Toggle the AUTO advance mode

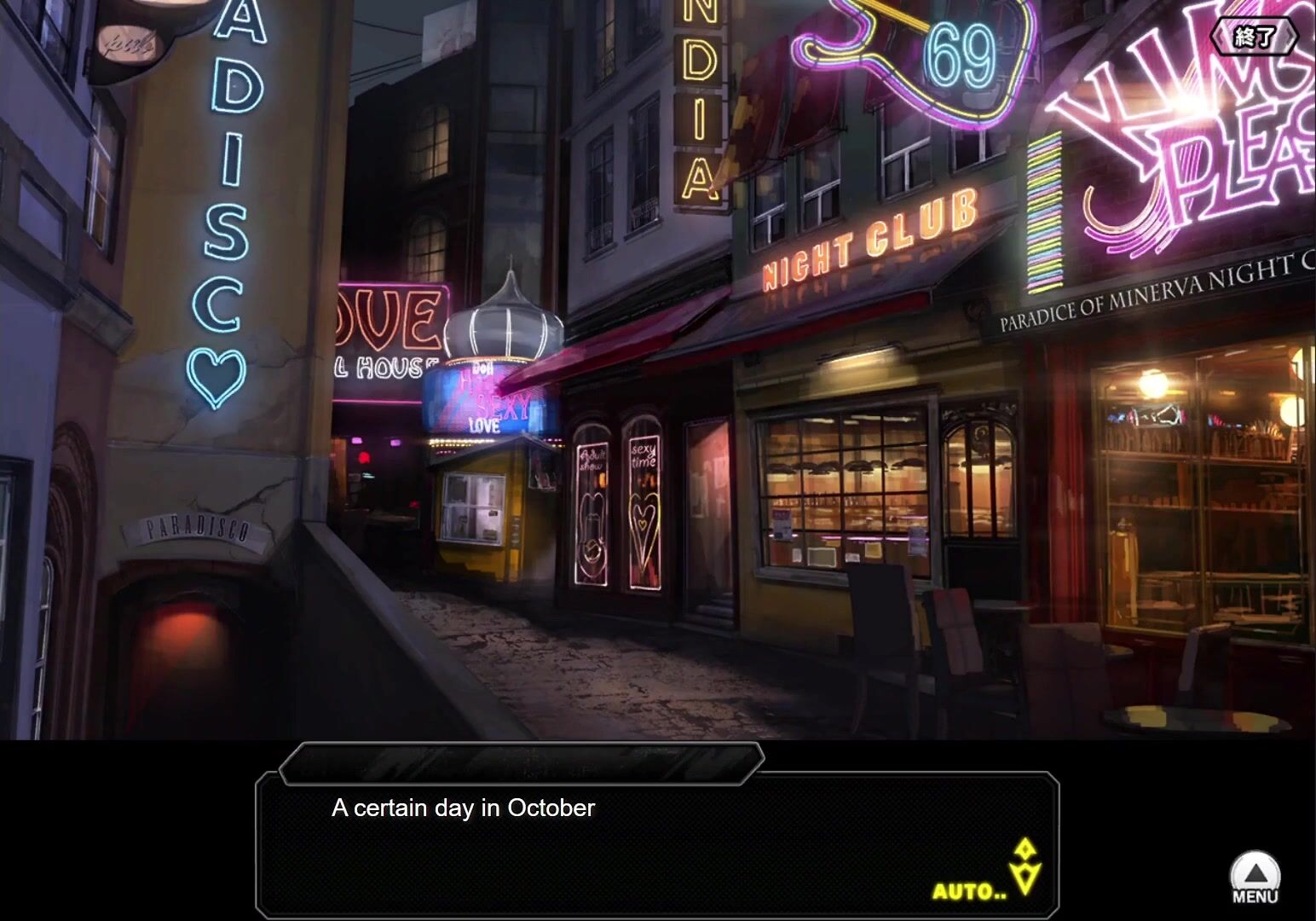969,892
